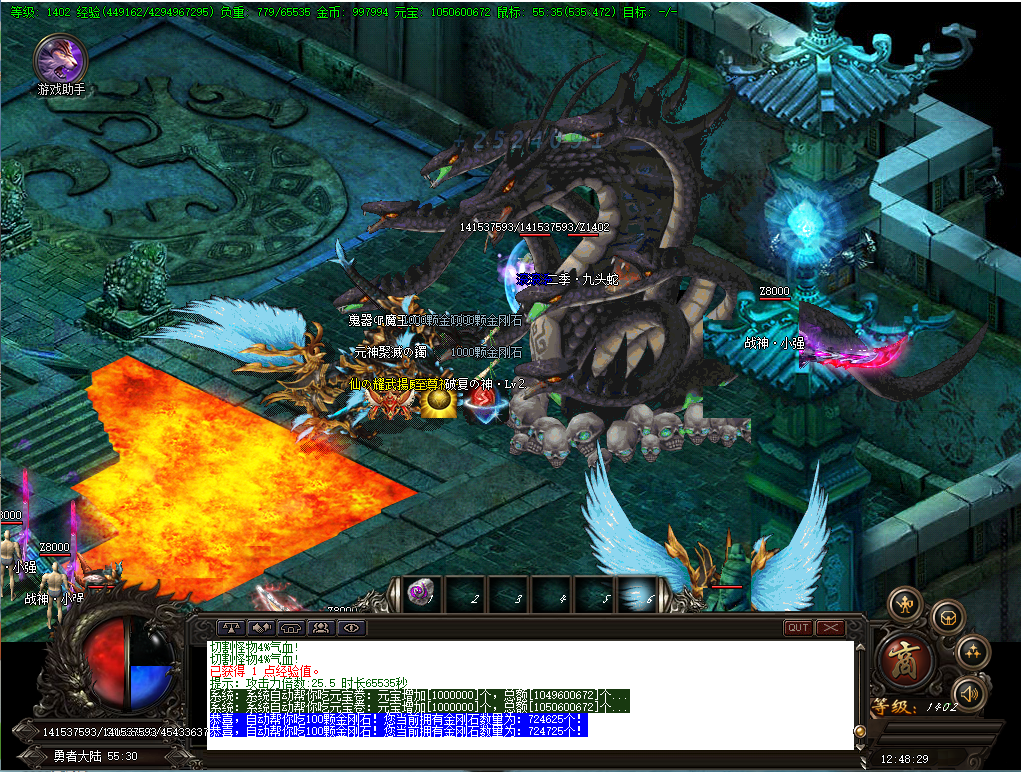The image size is (1021, 772).
Task: Close the game with the red X button
Action: click(830, 628)
